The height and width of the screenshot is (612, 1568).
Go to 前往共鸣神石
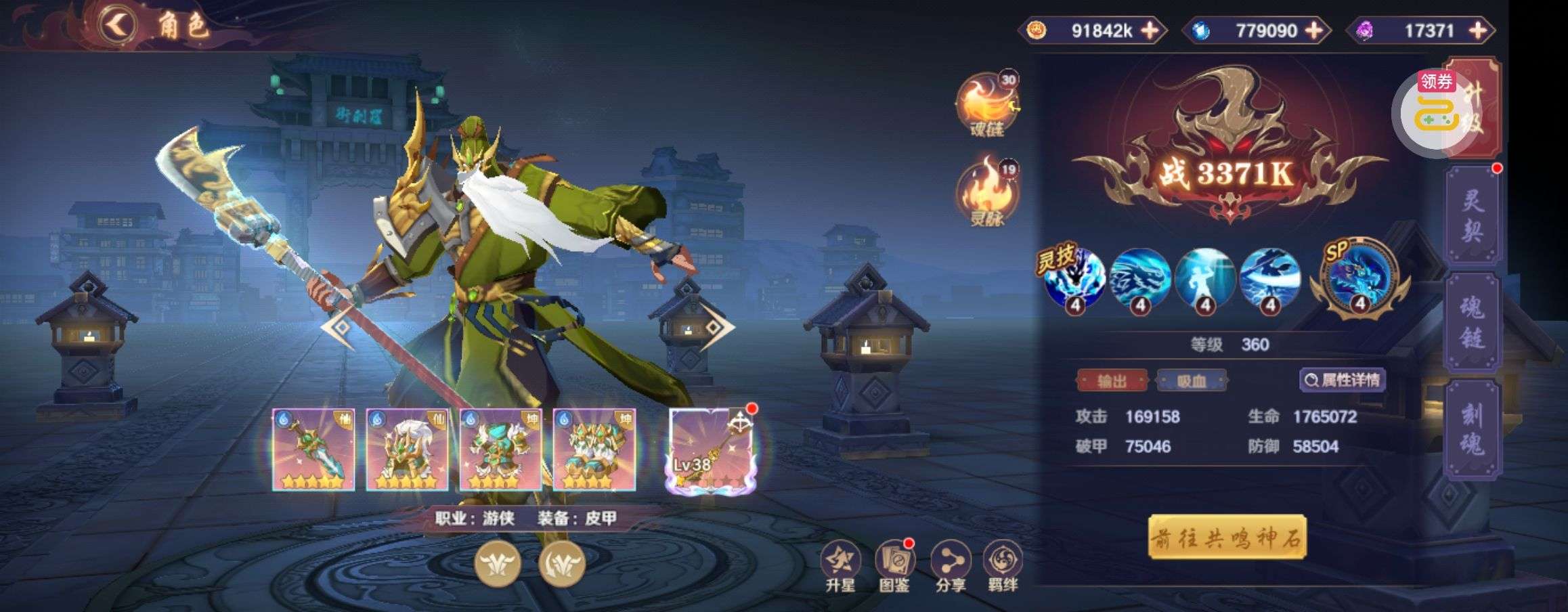coord(1227,538)
